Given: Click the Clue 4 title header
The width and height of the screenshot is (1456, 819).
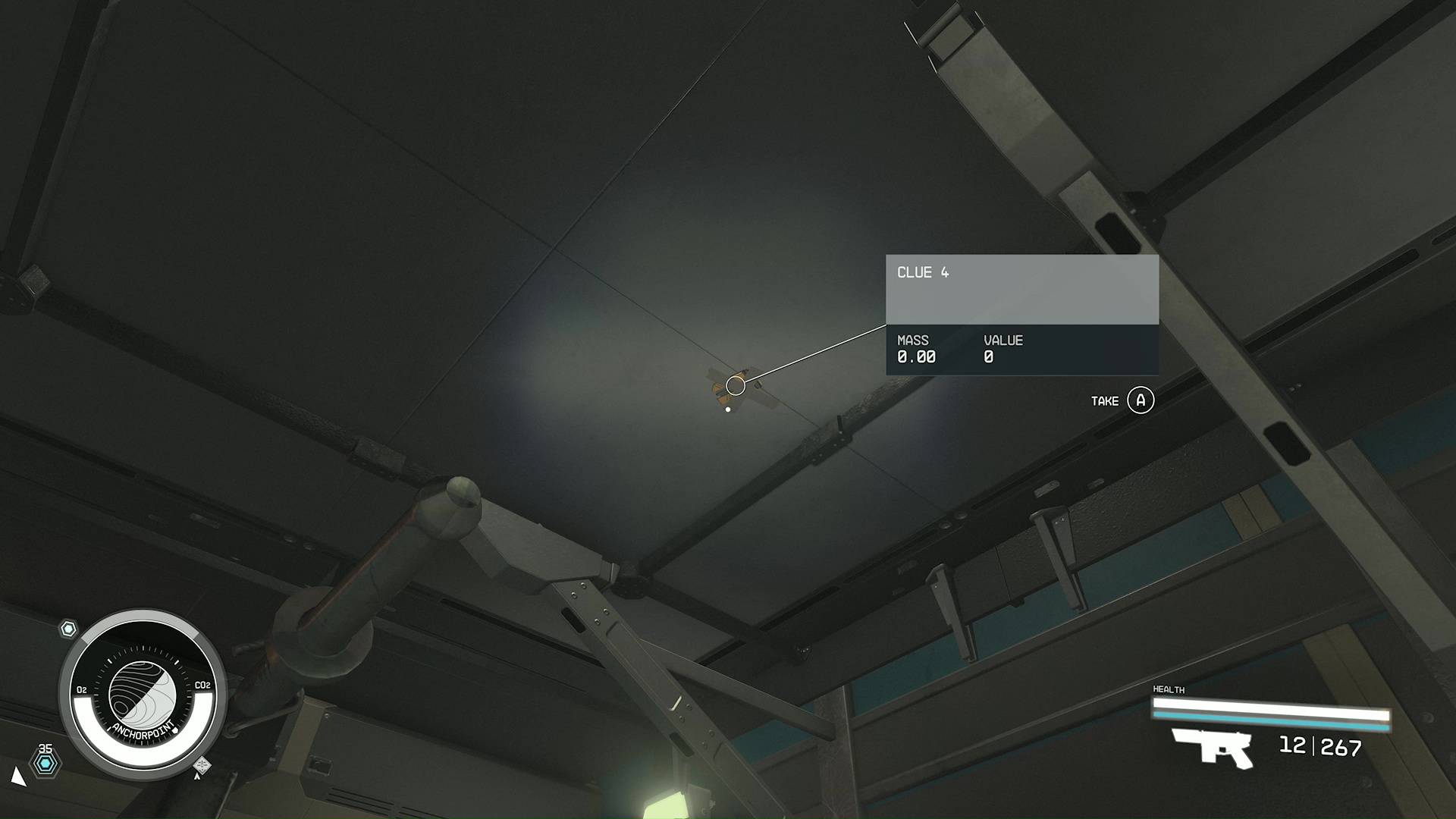Looking at the screenshot, I should pos(922,272).
